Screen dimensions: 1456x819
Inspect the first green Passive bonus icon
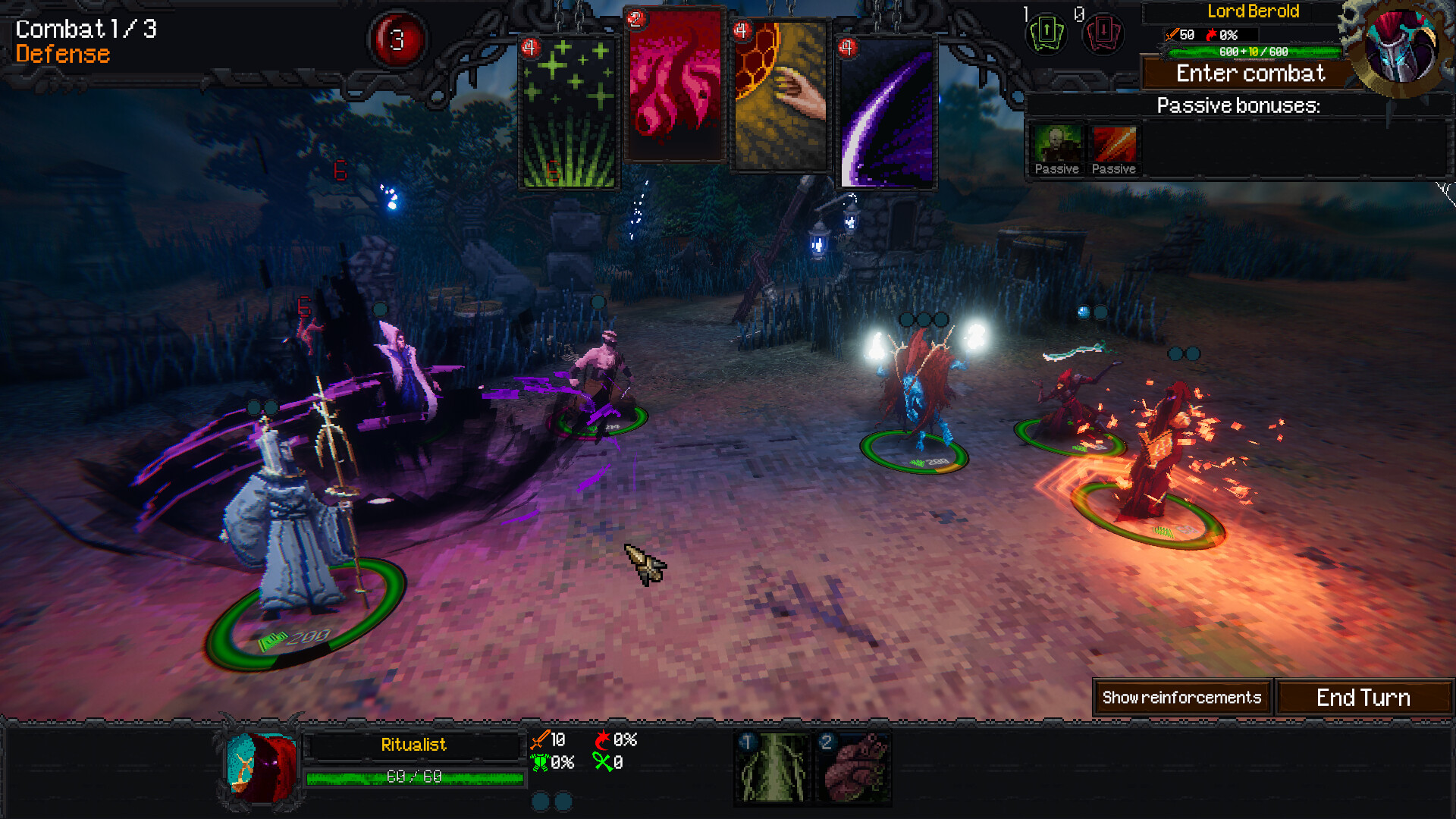pyautogui.click(x=1056, y=144)
